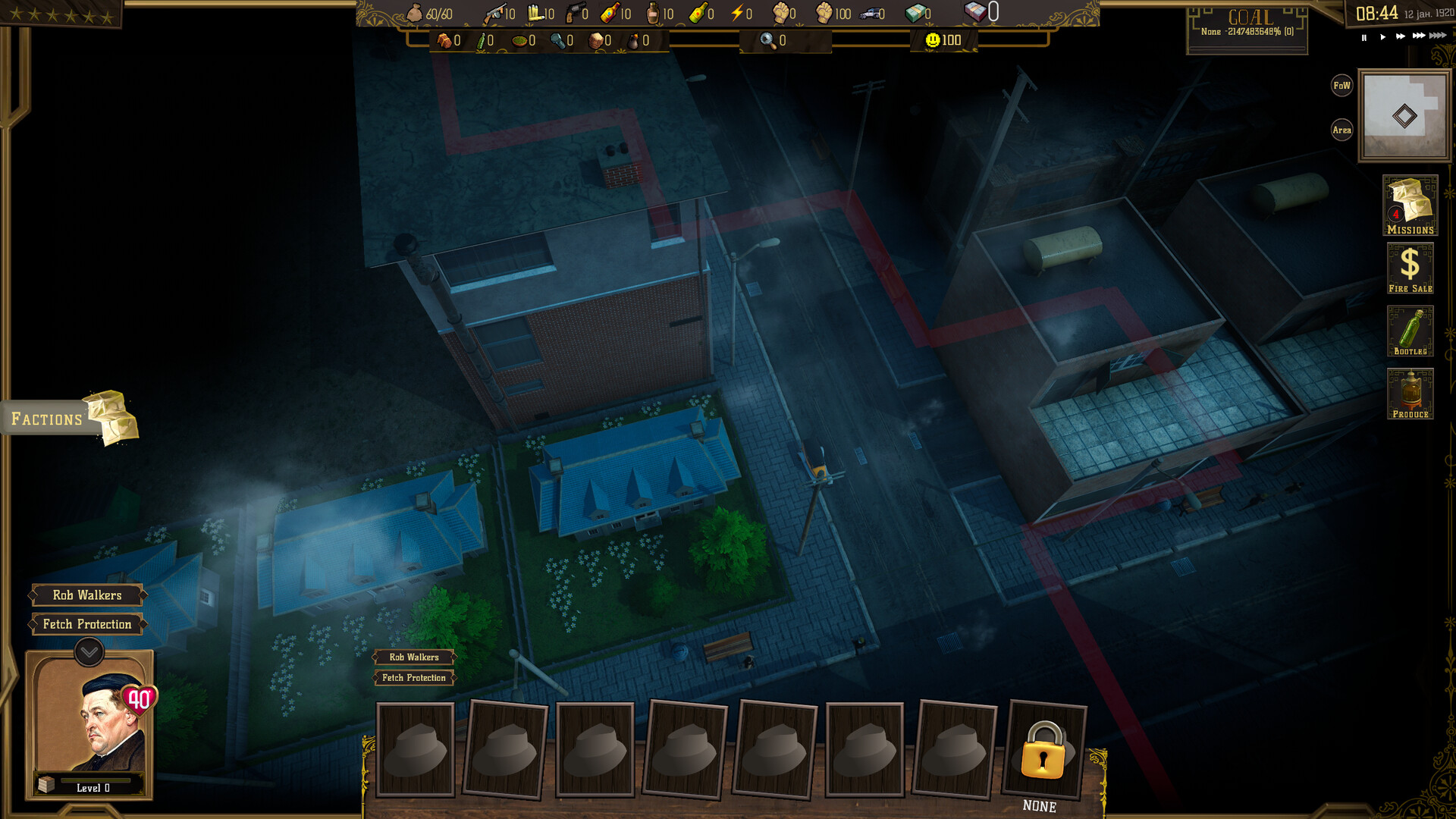
Task: Click the Rob Walkers name banner
Action: [89, 595]
